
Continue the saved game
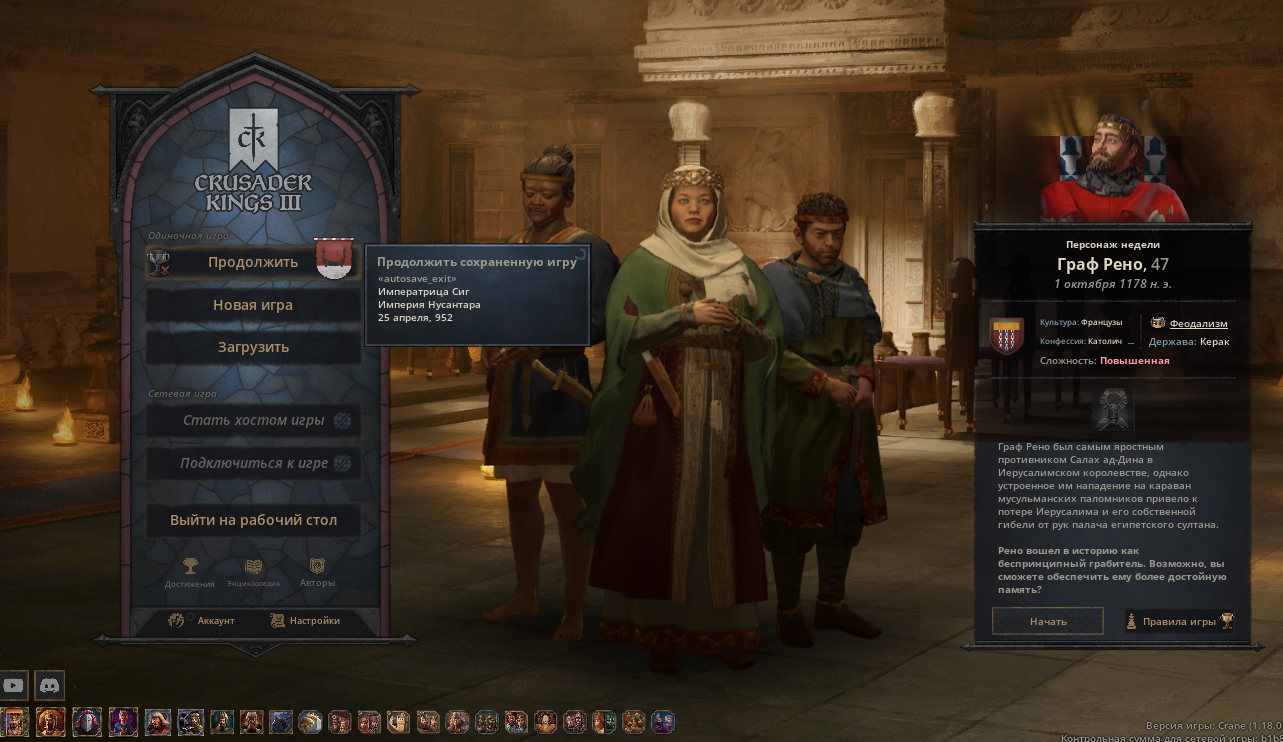252,262
